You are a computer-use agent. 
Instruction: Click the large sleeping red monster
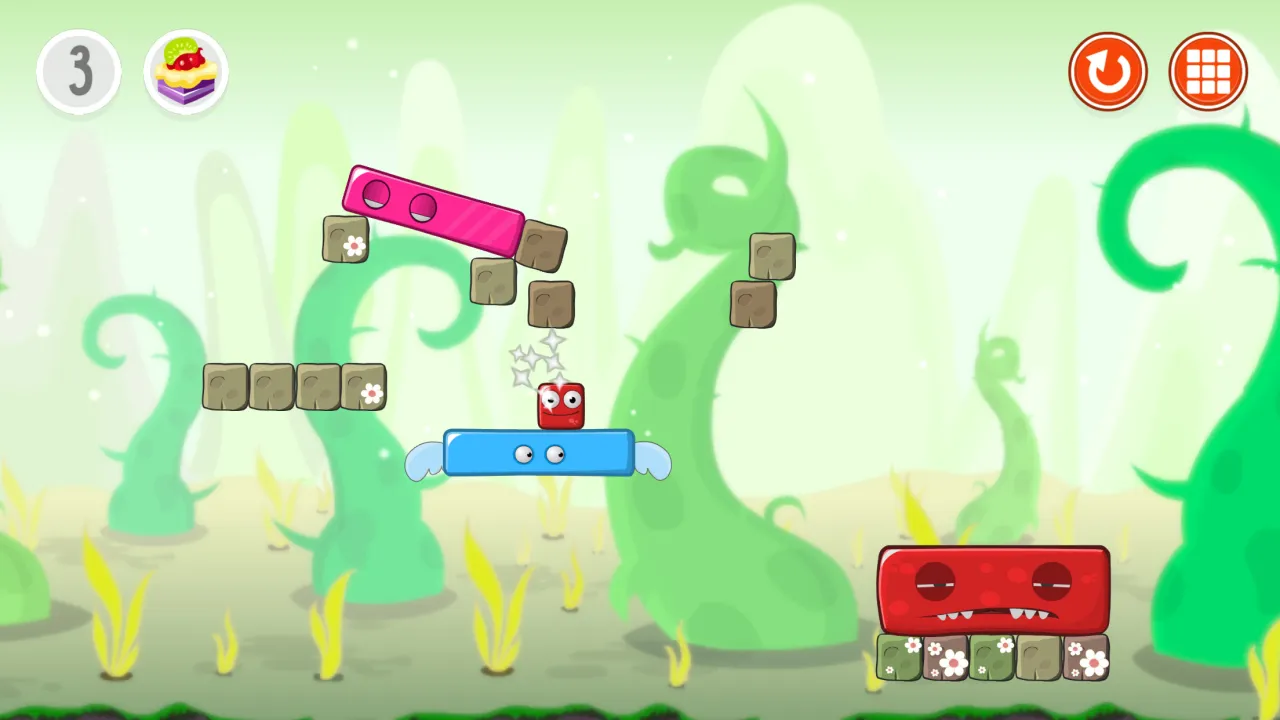995,590
